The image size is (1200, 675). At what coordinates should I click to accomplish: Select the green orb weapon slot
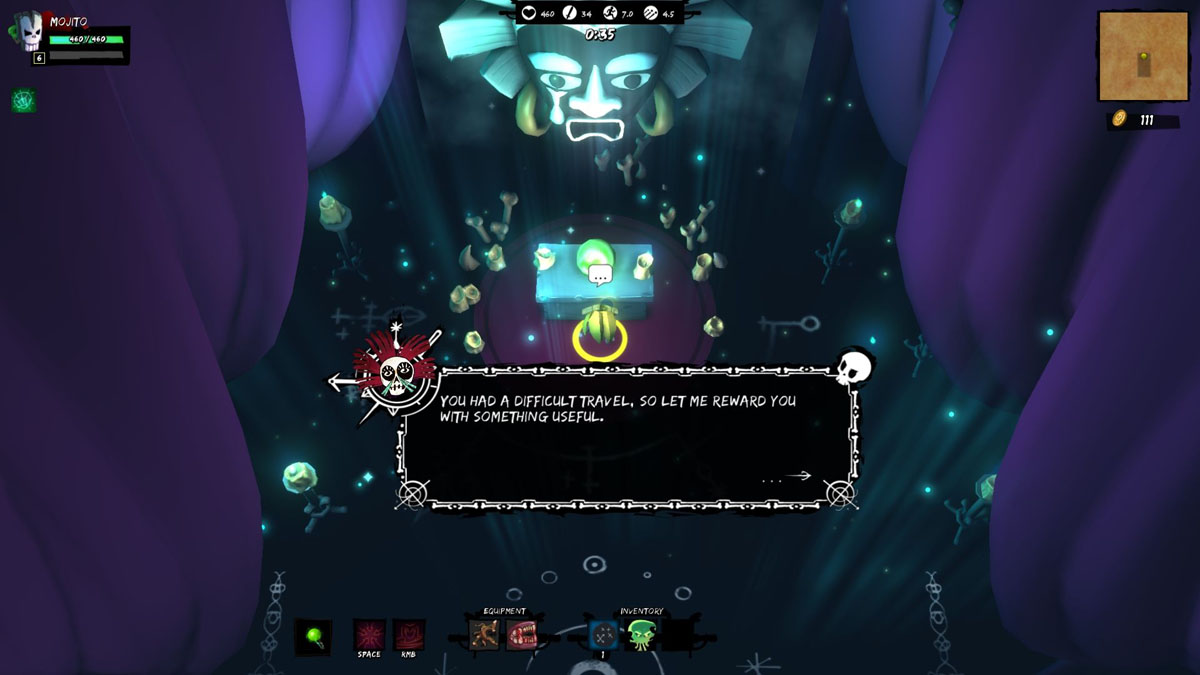(313, 636)
